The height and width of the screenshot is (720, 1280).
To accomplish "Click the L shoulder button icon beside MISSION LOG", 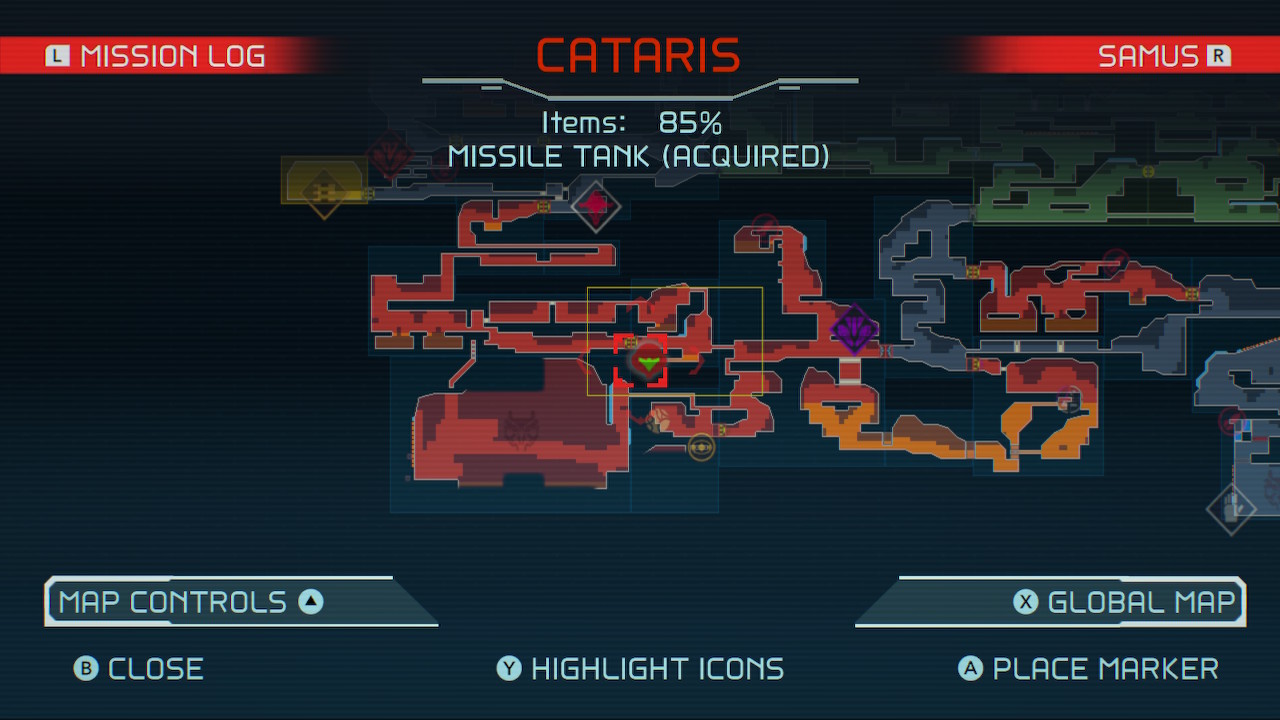I will click(x=57, y=56).
